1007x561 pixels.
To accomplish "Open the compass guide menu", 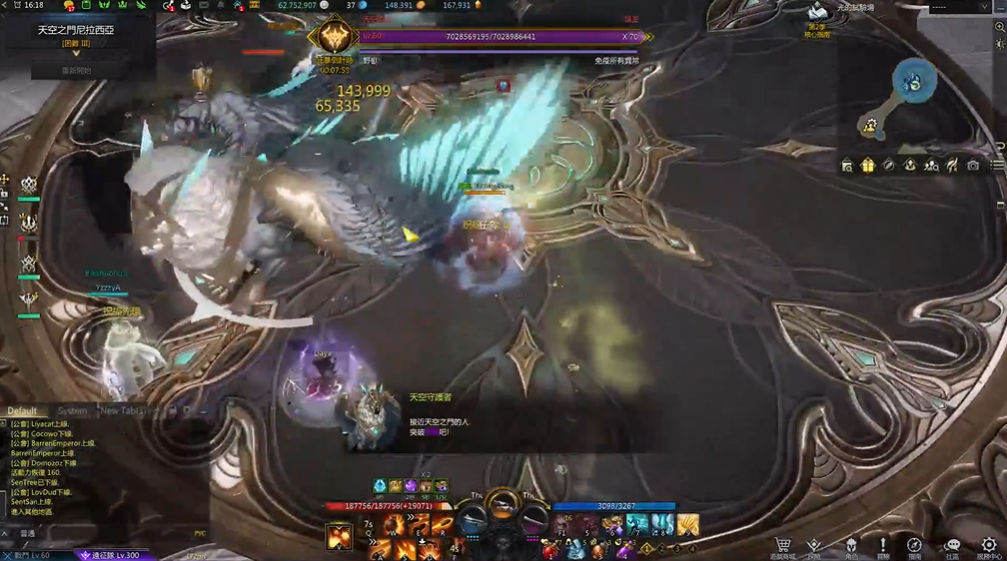I will (x=914, y=545).
